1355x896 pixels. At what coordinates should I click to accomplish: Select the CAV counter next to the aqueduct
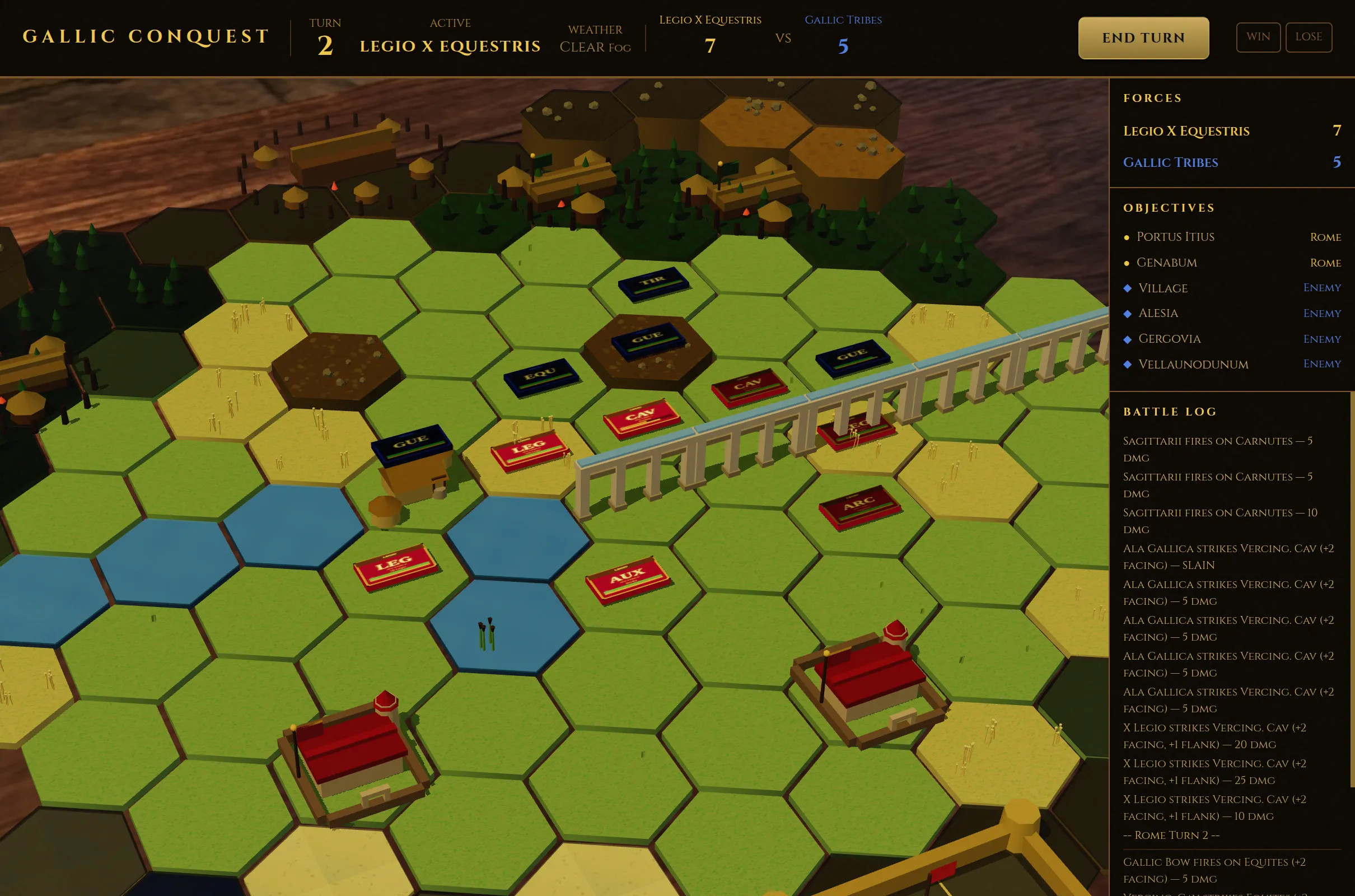coord(750,387)
